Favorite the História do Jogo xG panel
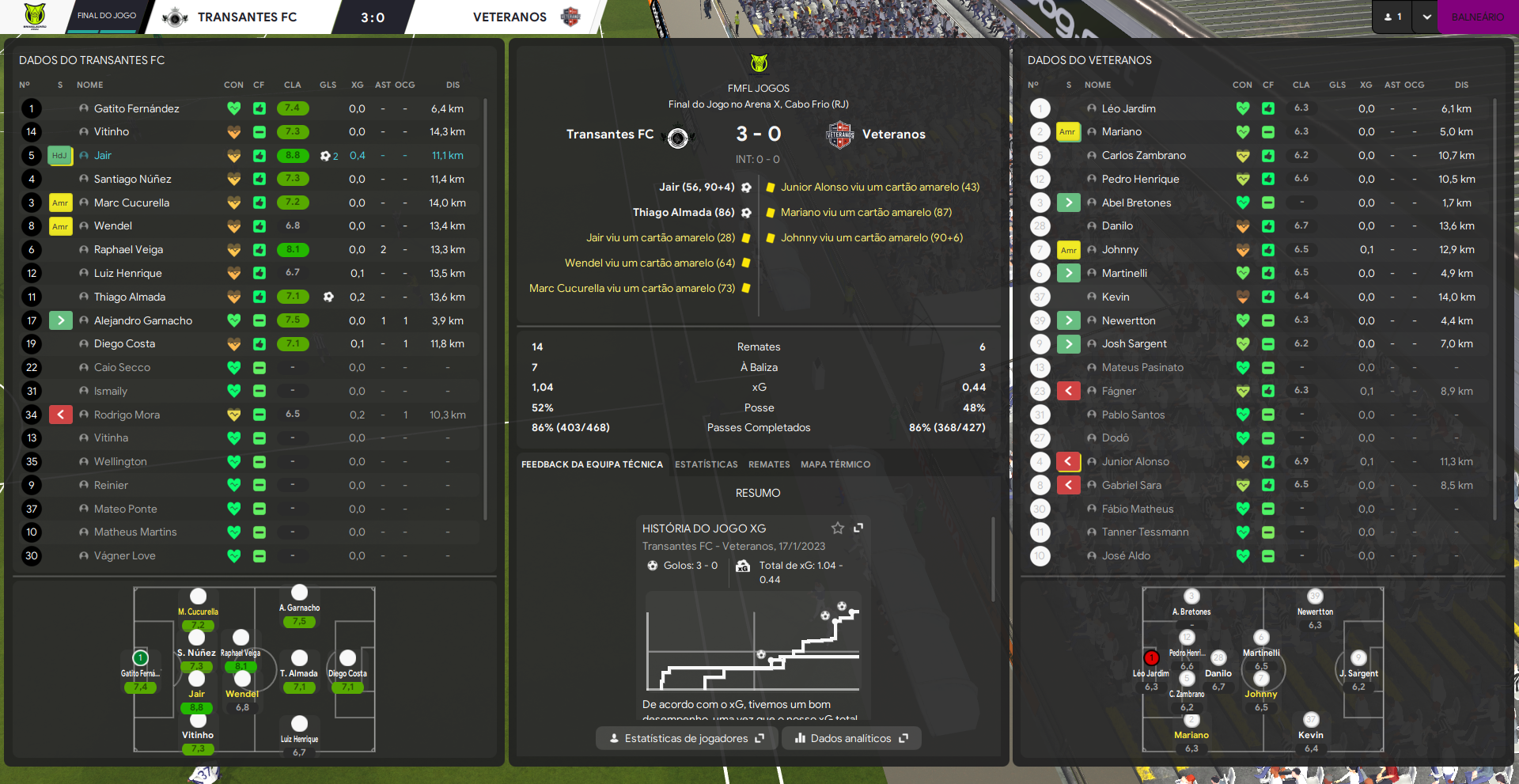This screenshot has height=784, width=1519. coord(838,528)
